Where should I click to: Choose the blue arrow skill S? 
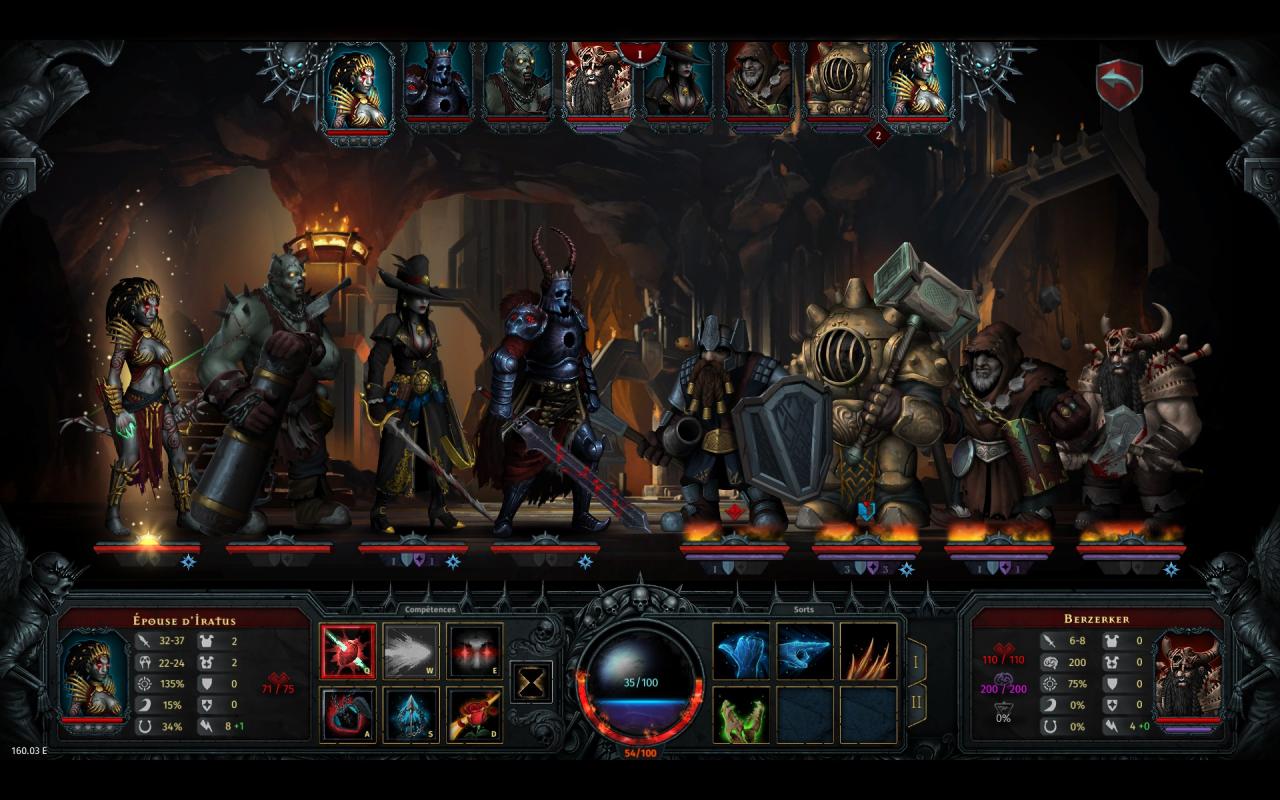click(x=411, y=715)
